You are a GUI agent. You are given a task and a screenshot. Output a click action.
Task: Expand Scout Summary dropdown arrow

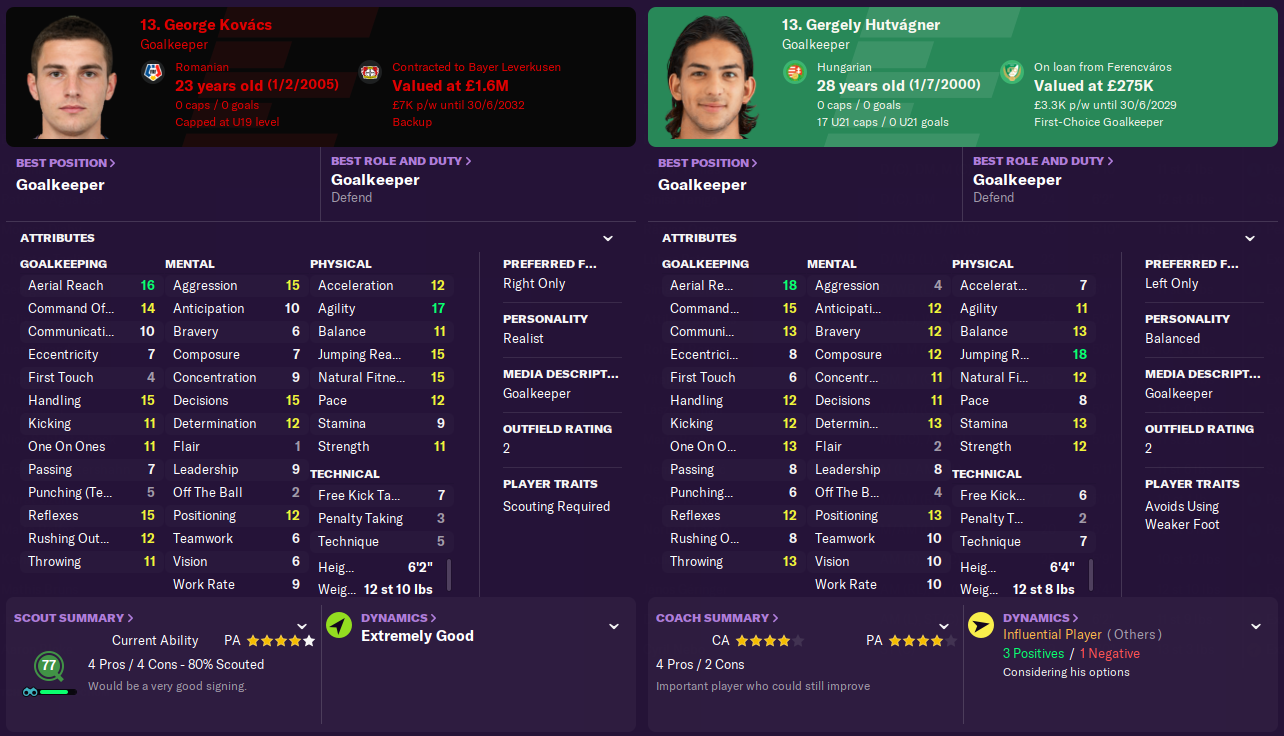(x=302, y=626)
